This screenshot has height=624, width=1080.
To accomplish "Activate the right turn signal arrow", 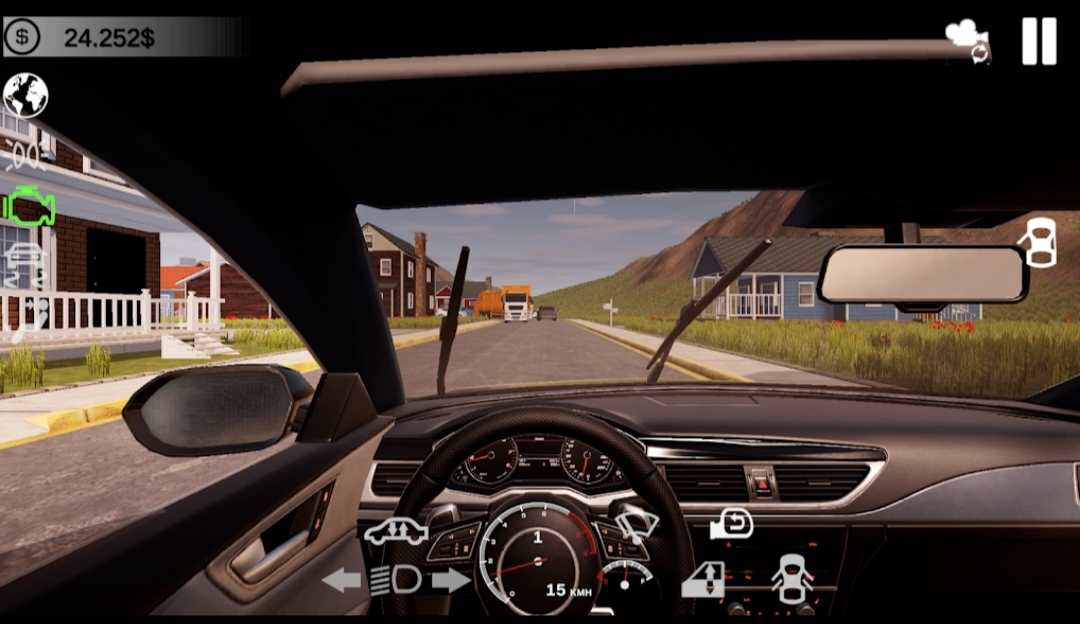I will [451, 580].
